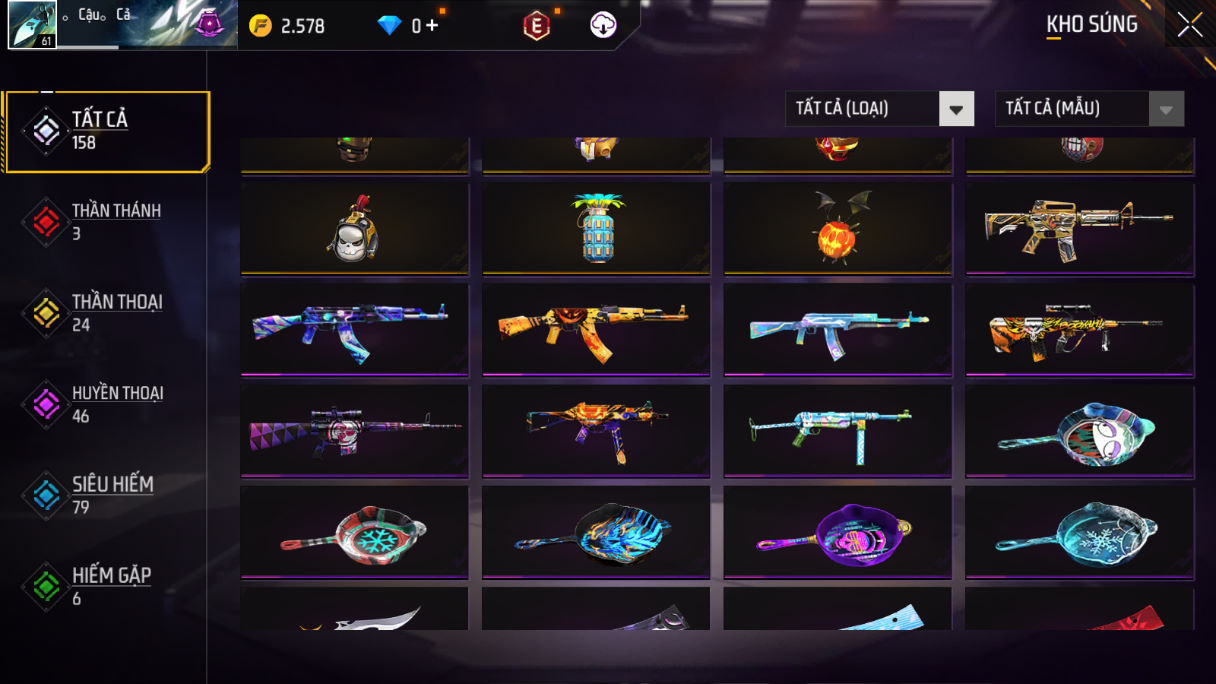Viewport: 1216px width, 684px height.
Task: Choose the purple pan skin
Action: (x=838, y=532)
